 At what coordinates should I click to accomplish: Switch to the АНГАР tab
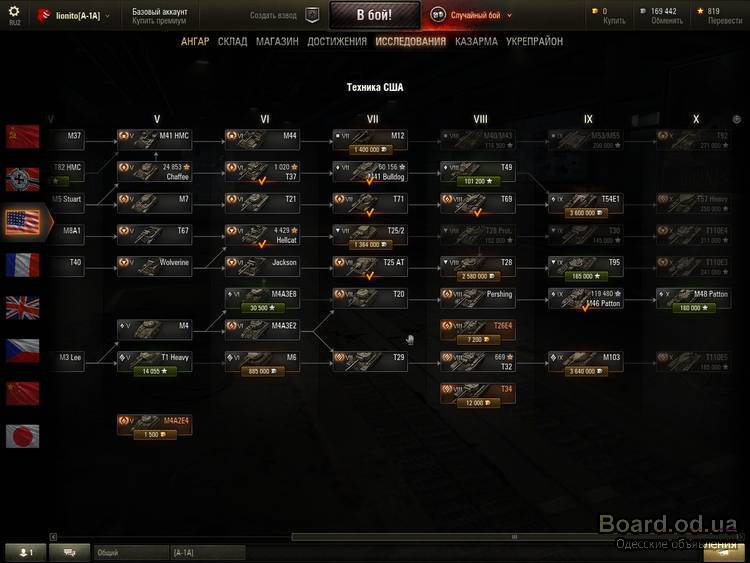195,42
